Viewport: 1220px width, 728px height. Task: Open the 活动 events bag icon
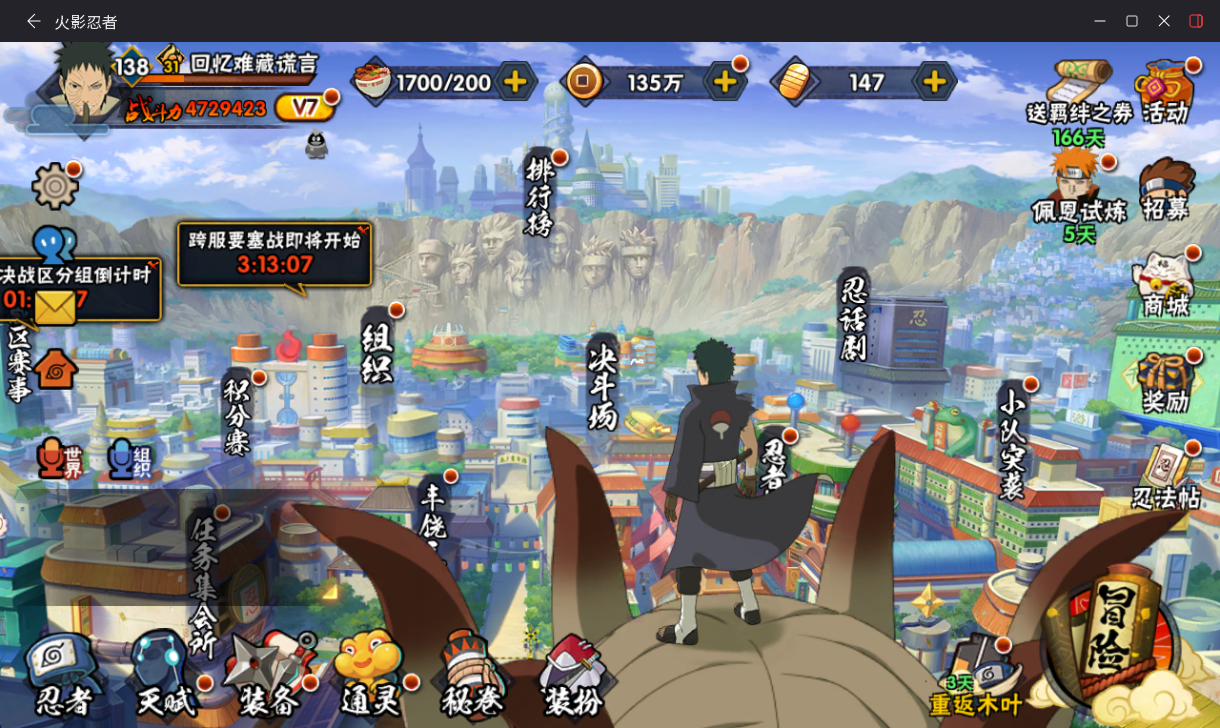coord(1165,92)
